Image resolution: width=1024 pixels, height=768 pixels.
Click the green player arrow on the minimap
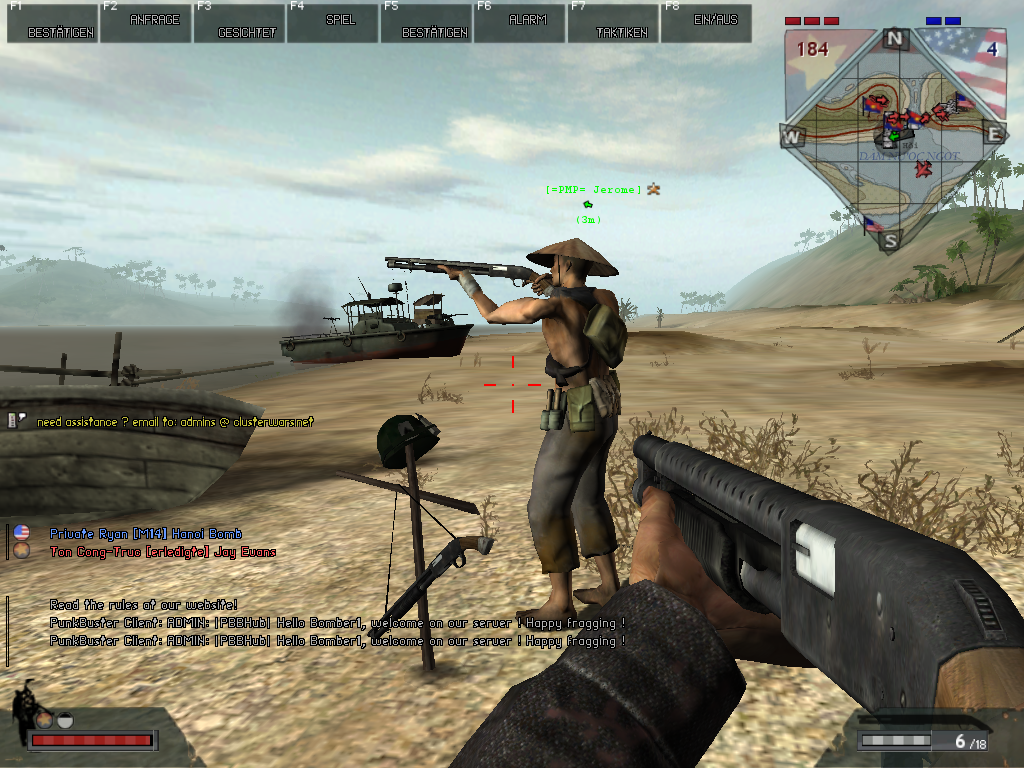tap(893, 136)
